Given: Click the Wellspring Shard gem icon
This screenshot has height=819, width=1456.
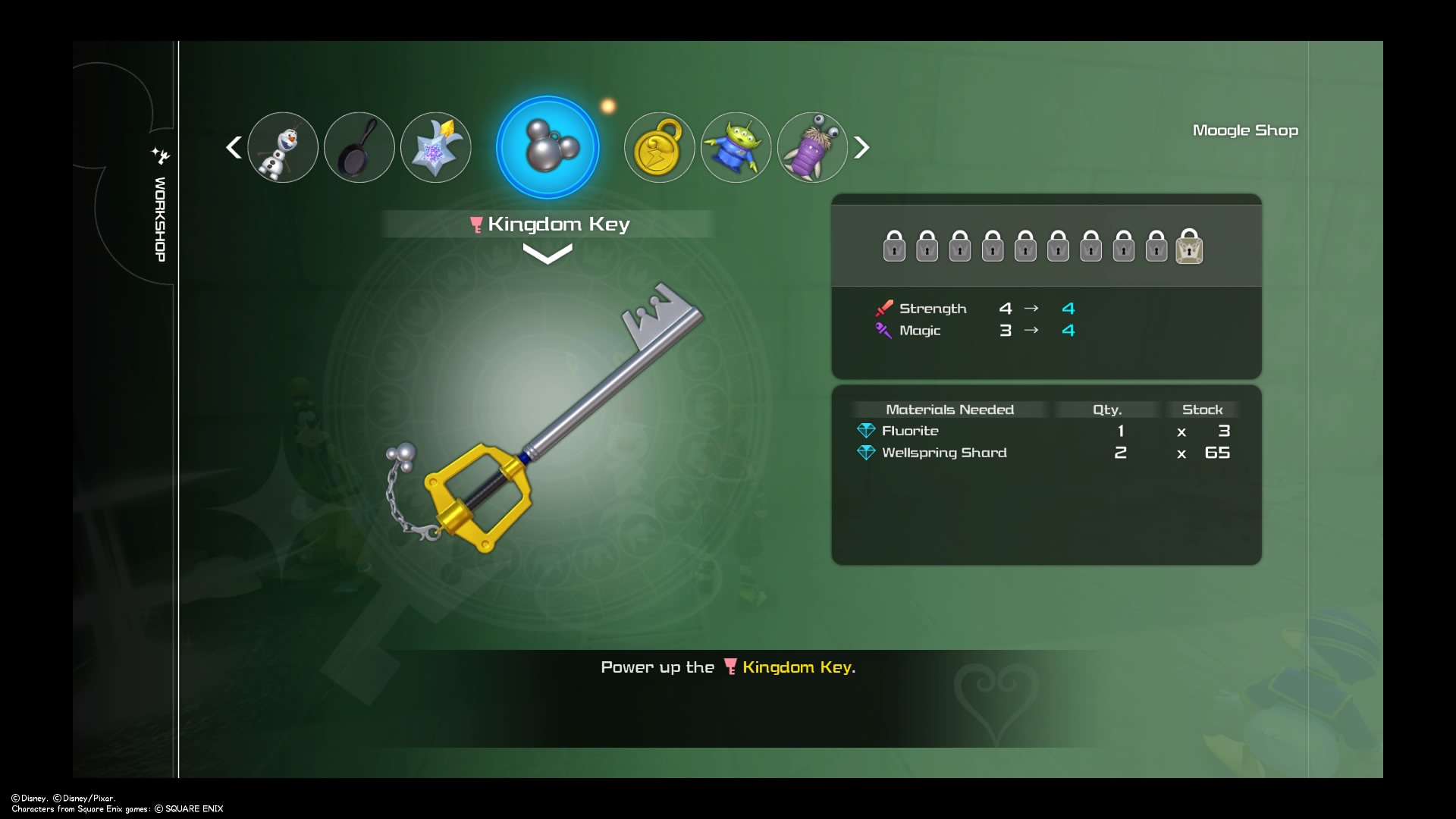Looking at the screenshot, I should 867,452.
